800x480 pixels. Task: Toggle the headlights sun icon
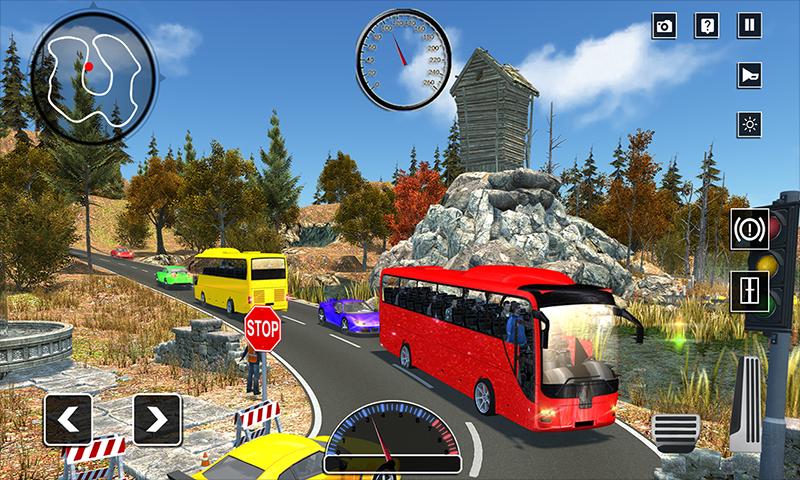pos(749,124)
